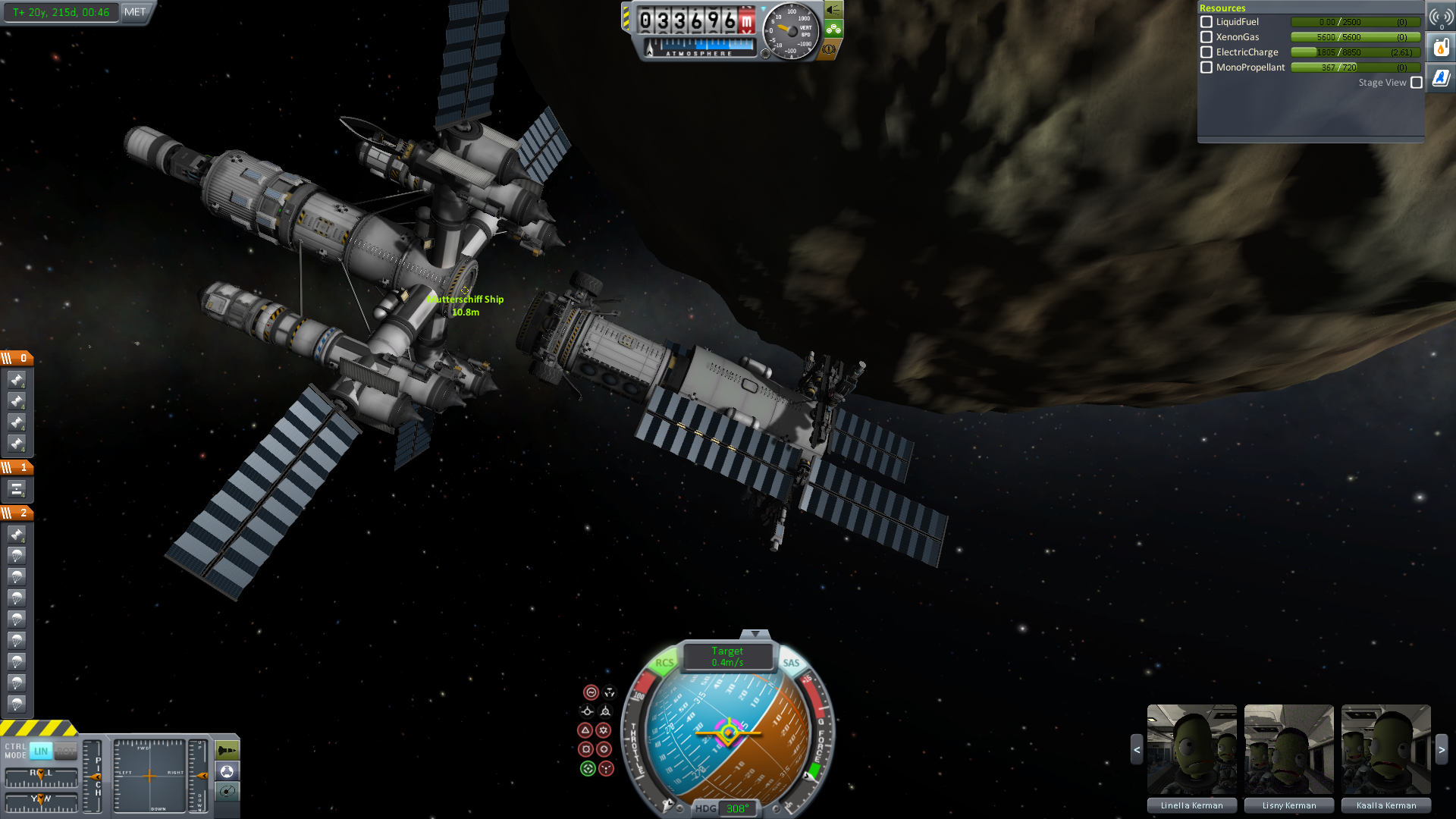Viewport: 1456px width, 819px height.
Task: Select the green target-hold SAS mode icon
Action: 588,769
